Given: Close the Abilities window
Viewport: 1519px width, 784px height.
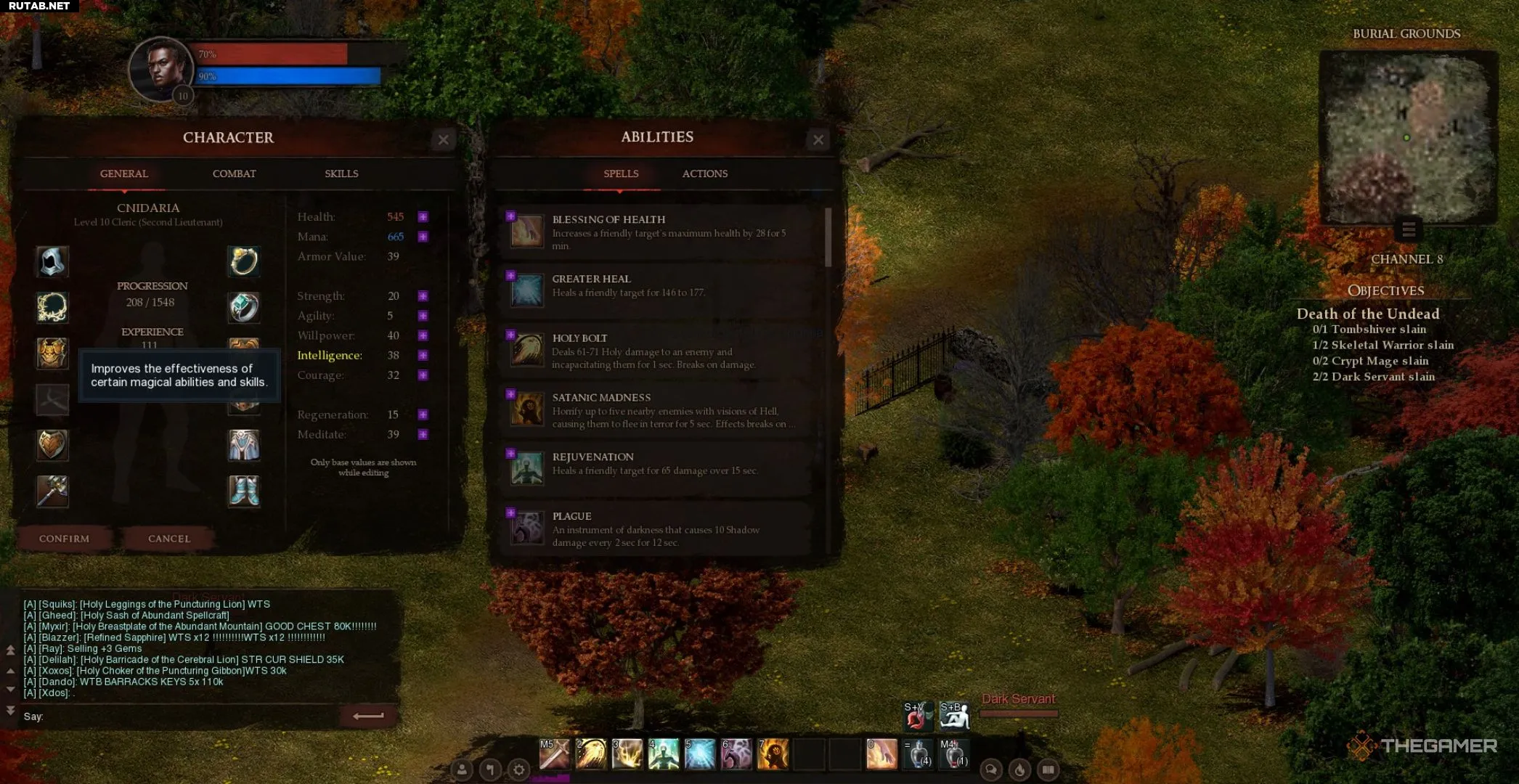Looking at the screenshot, I should pyautogui.click(x=818, y=139).
